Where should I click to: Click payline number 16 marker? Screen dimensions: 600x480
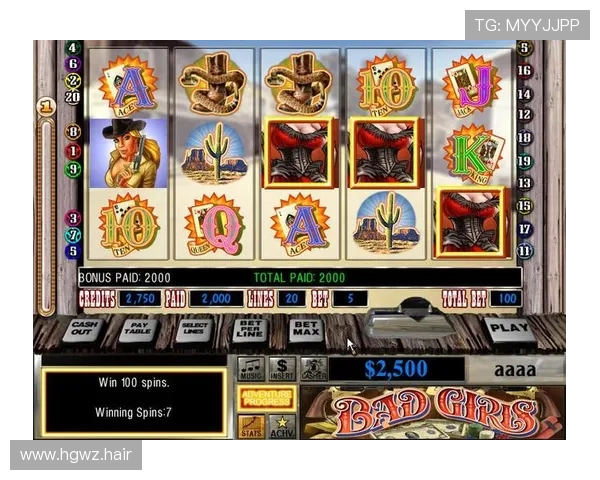click(525, 71)
